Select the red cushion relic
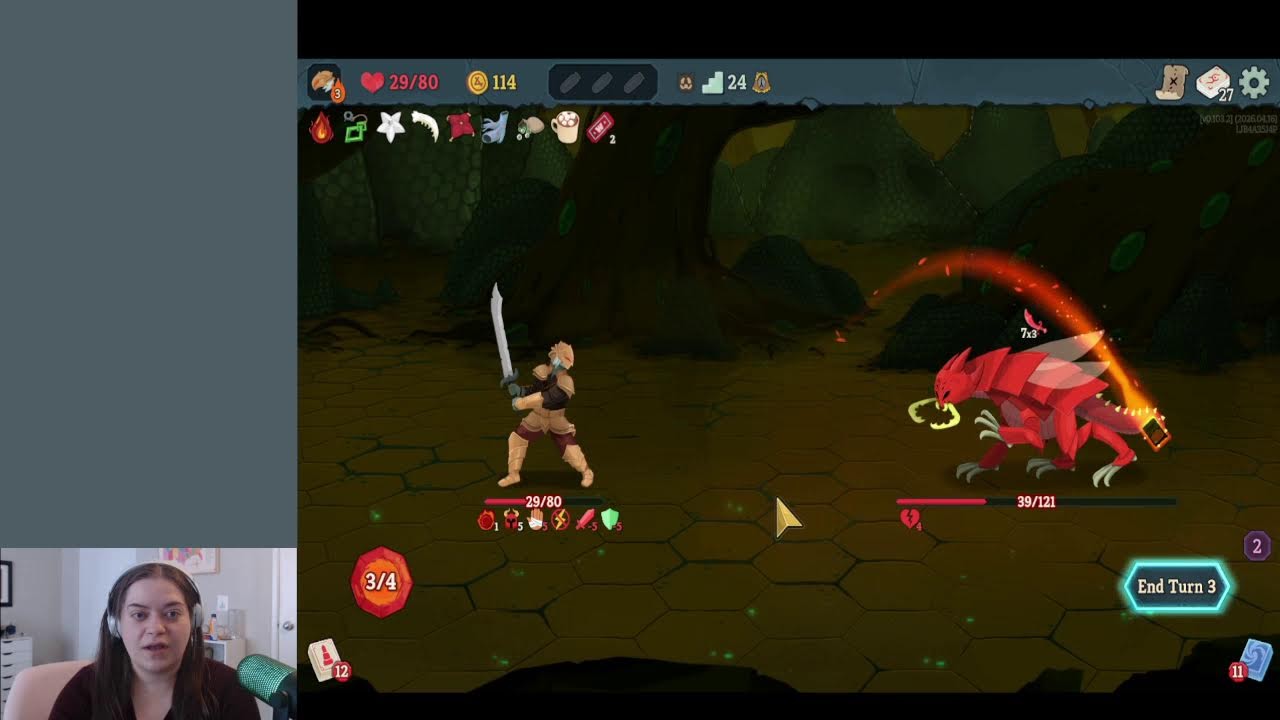 pyautogui.click(x=460, y=127)
